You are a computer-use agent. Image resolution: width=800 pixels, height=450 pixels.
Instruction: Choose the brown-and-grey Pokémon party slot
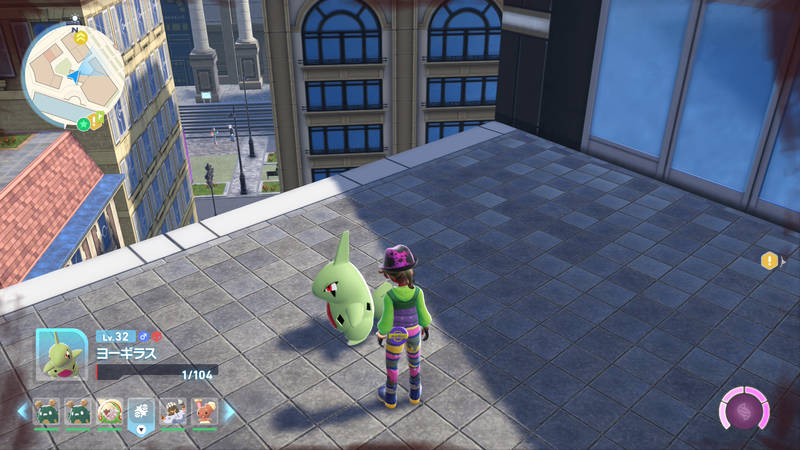coord(172,411)
